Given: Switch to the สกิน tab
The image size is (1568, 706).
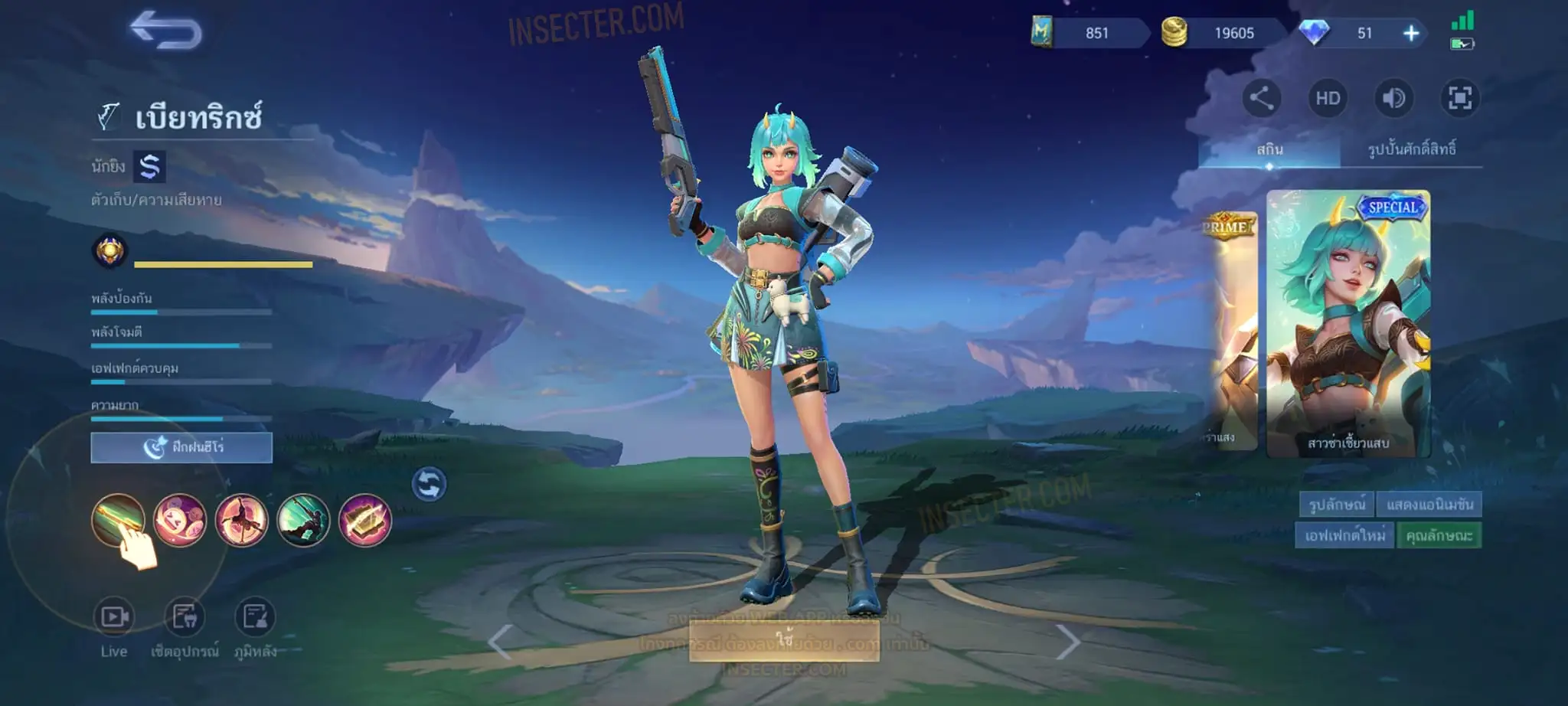Looking at the screenshot, I should 1269,149.
